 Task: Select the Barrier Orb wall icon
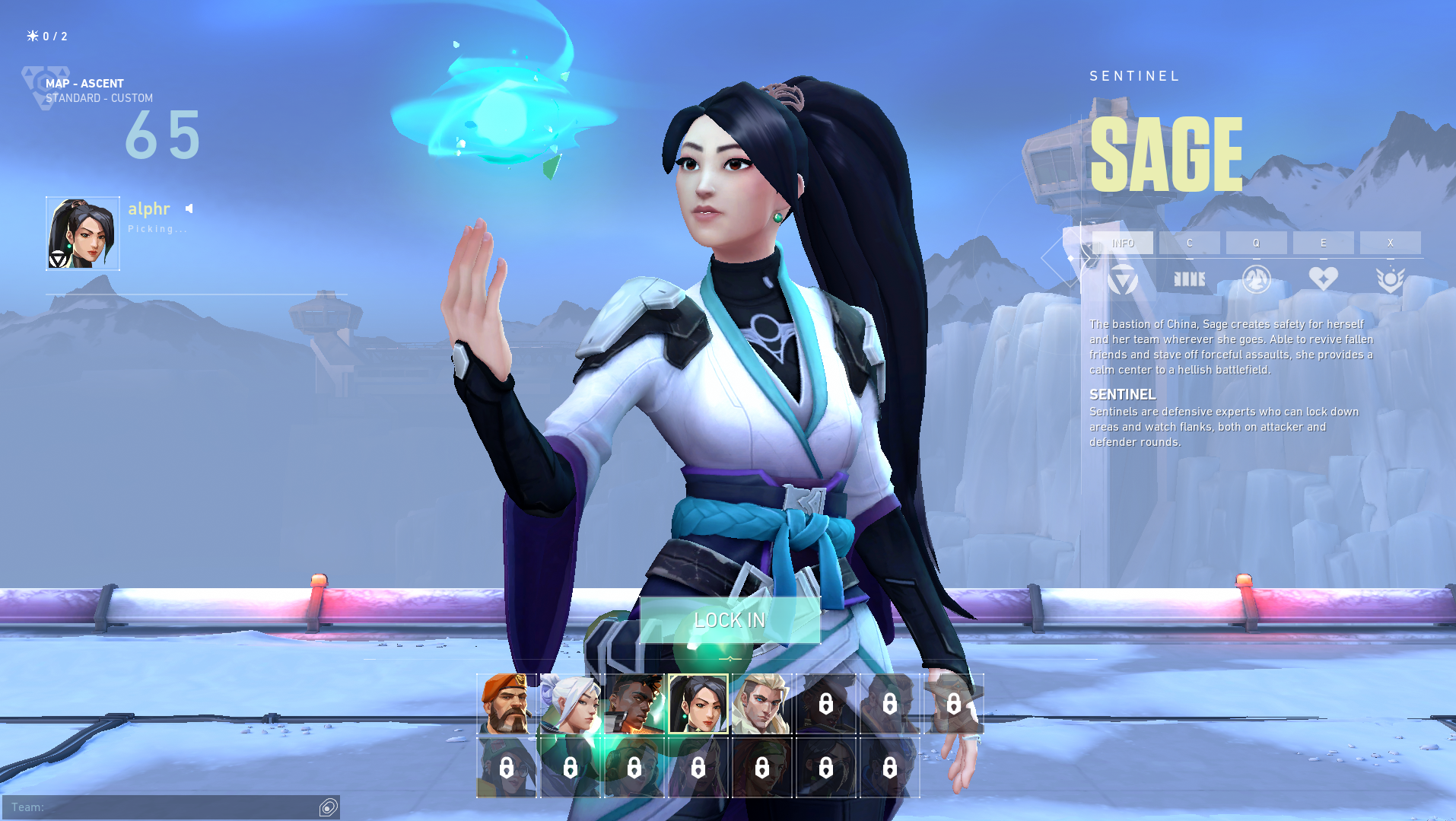1189,279
